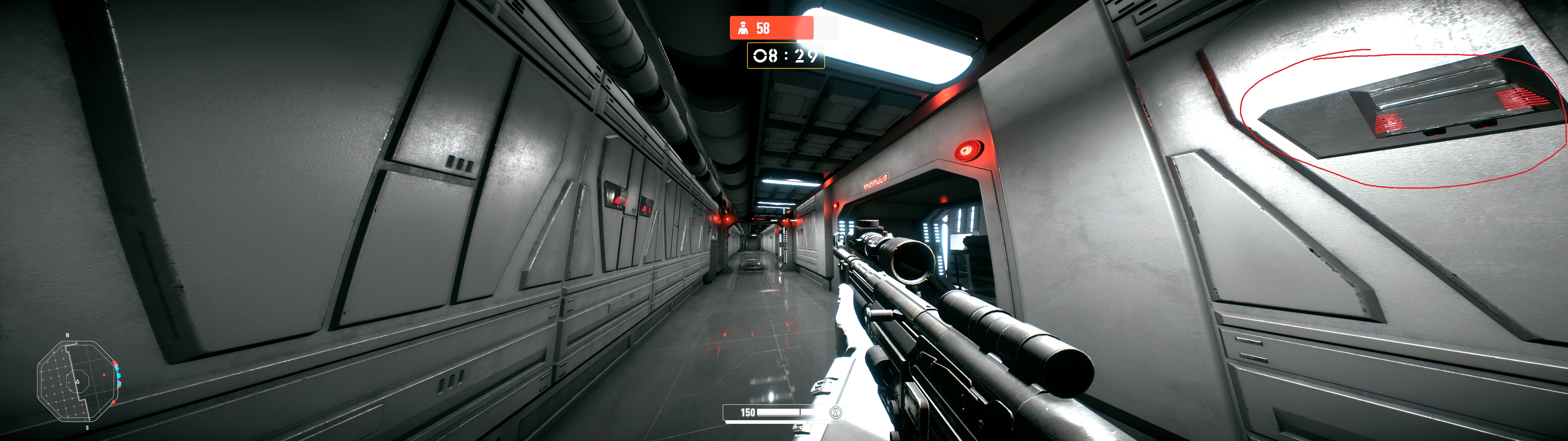Select the red enemy dot on the radar
The image size is (1568, 441).
104,375
